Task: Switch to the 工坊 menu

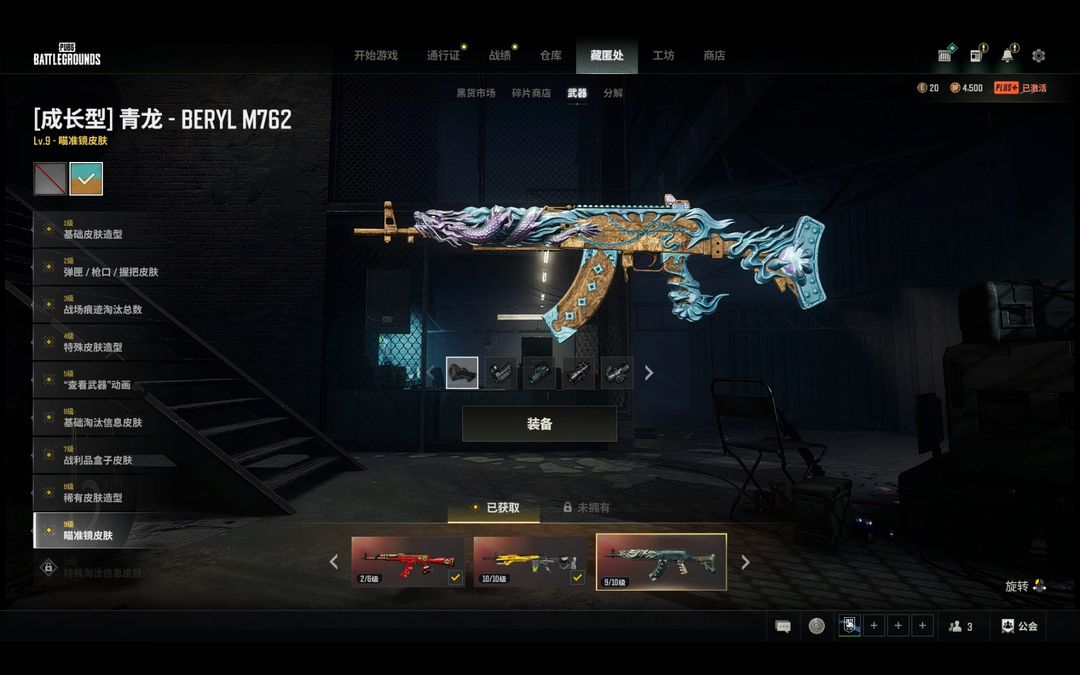Action: click(663, 56)
